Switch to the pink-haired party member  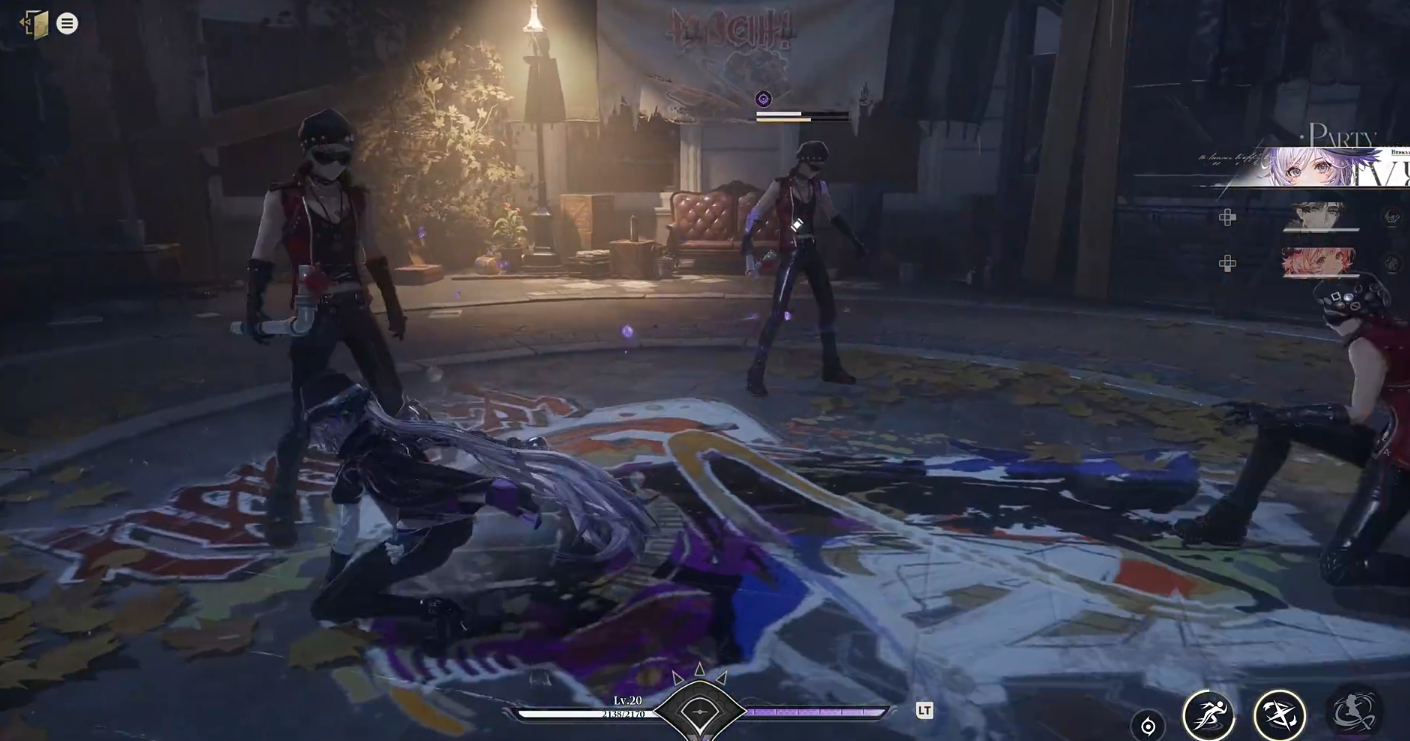pos(1319,262)
